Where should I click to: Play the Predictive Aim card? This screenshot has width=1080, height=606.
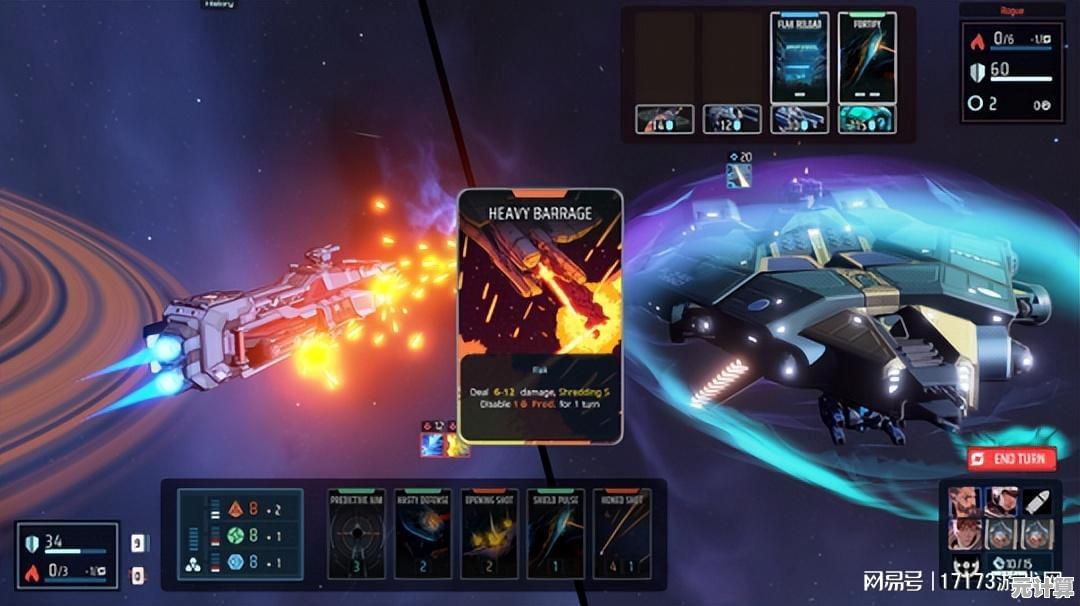(x=357, y=533)
